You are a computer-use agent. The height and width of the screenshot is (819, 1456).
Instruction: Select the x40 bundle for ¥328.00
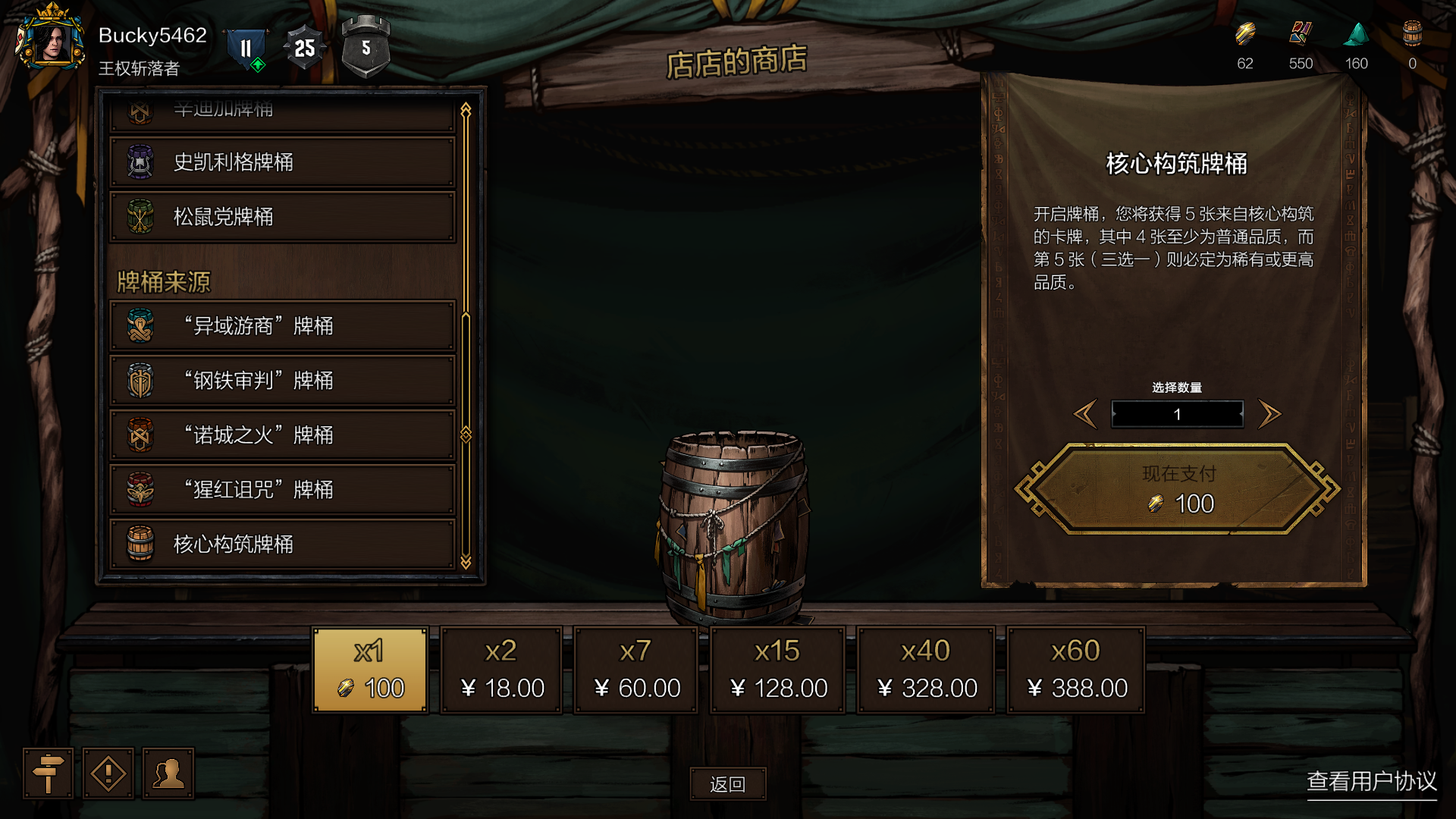pyautogui.click(x=925, y=670)
